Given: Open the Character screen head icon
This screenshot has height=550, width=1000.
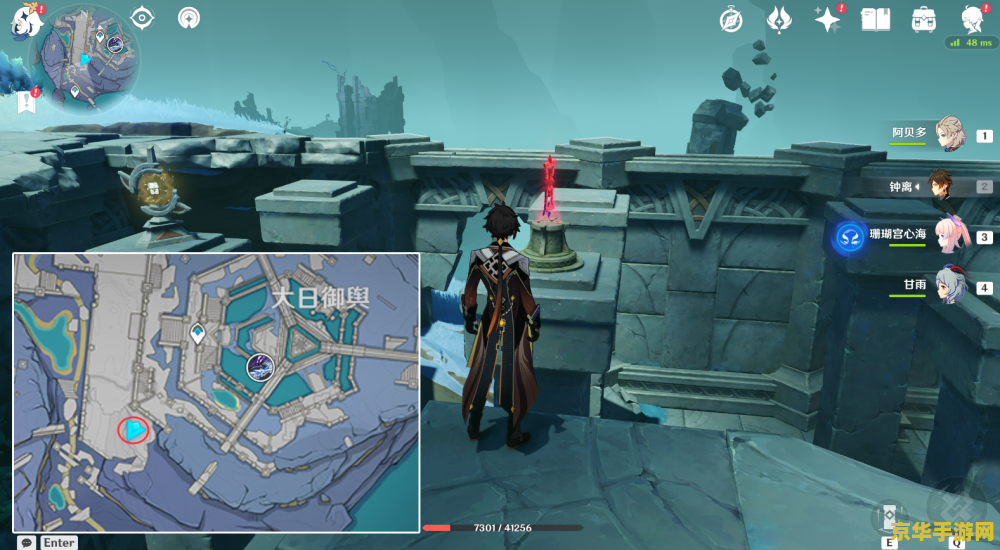Looking at the screenshot, I should click(x=970, y=19).
